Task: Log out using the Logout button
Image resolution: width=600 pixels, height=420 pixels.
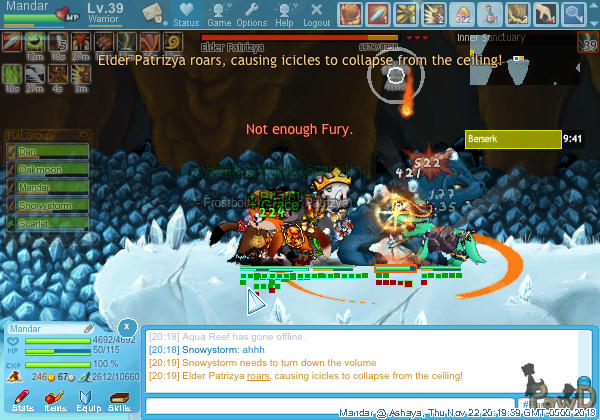Action: (316, 14)
